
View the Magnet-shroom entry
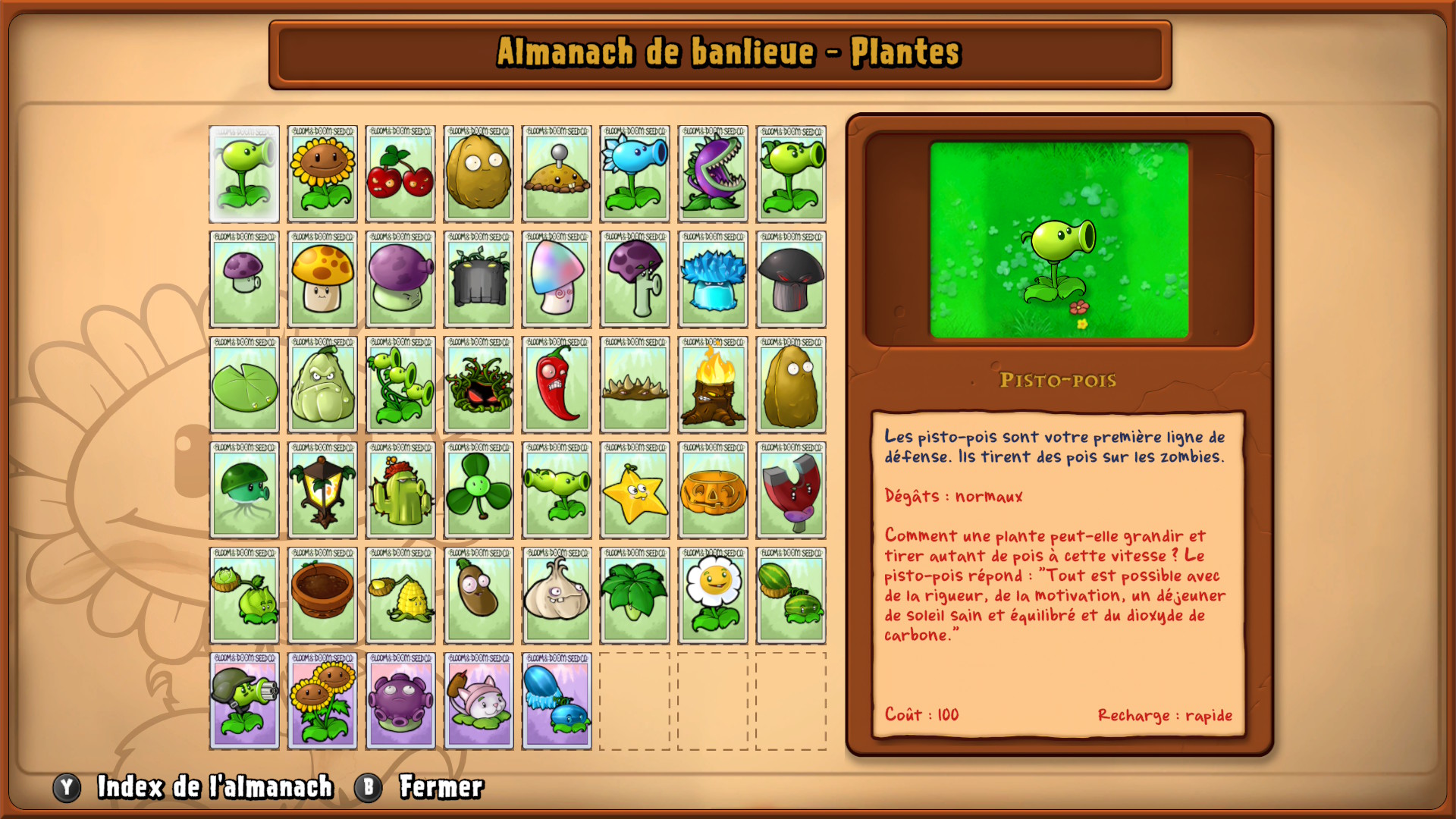point(791,491)
